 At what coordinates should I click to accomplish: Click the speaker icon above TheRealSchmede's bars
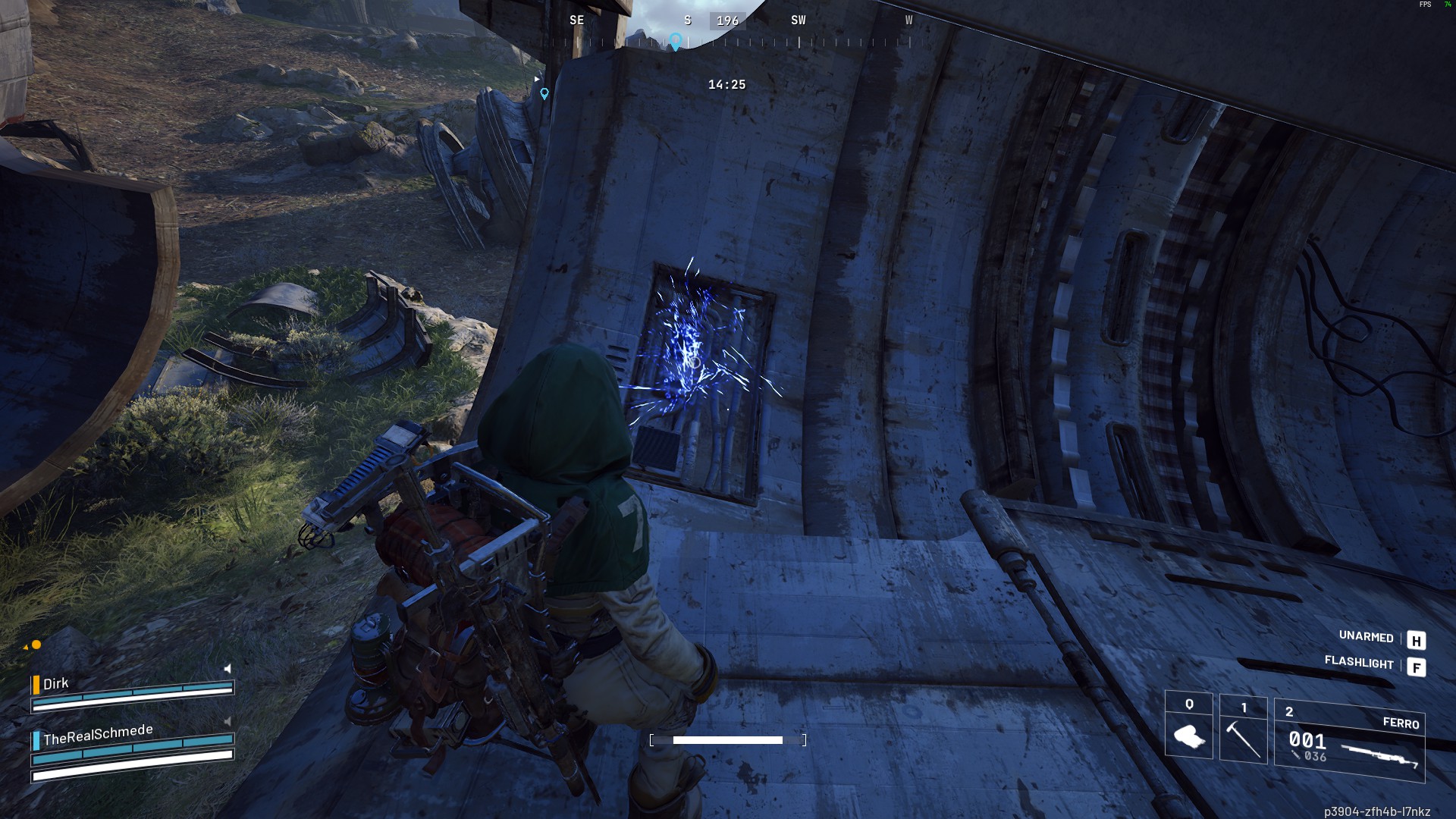[x=227, y=721]
